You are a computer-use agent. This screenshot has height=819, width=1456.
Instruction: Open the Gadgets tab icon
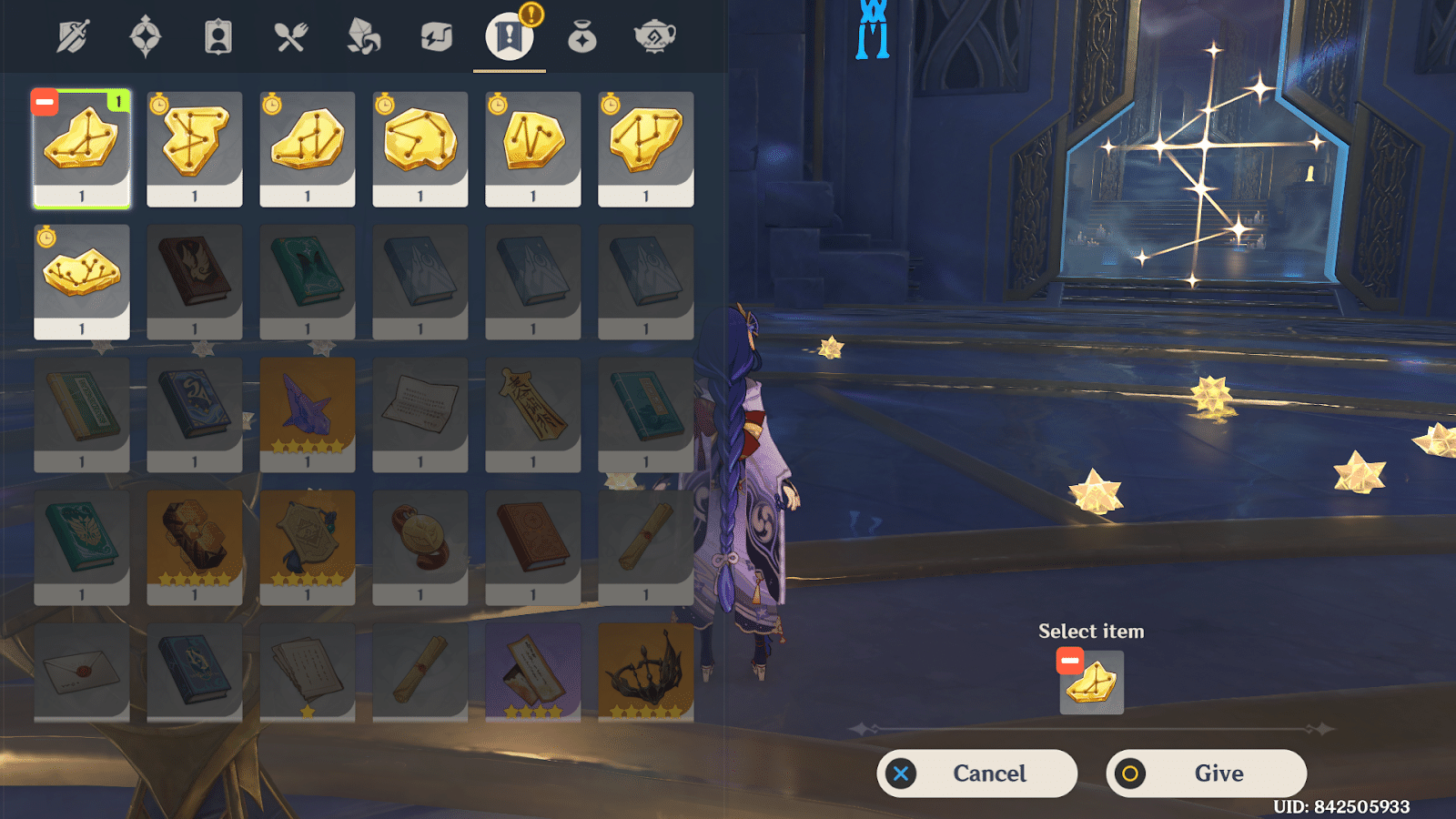coord(436,35)
